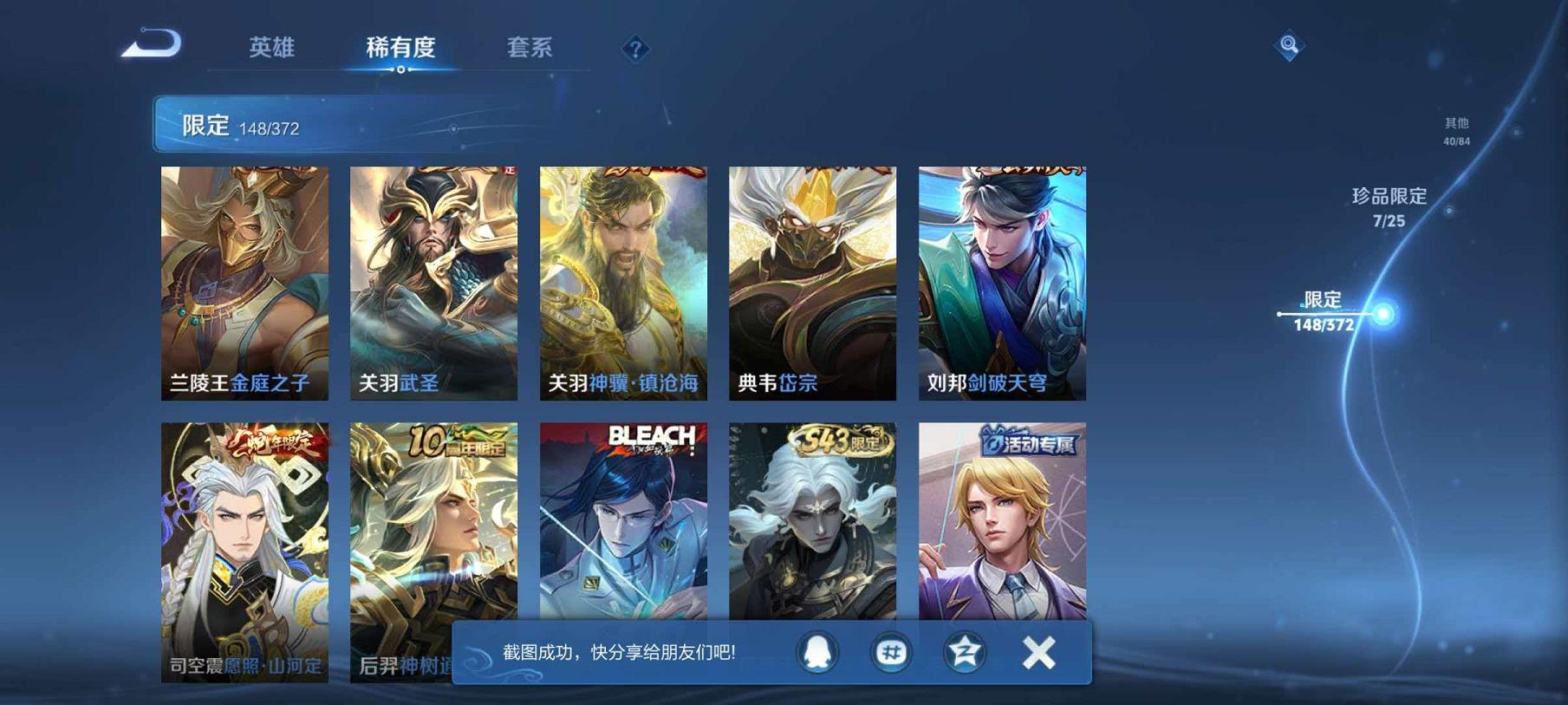
Task: Click the help question mark icon
Action: (637, 49)
